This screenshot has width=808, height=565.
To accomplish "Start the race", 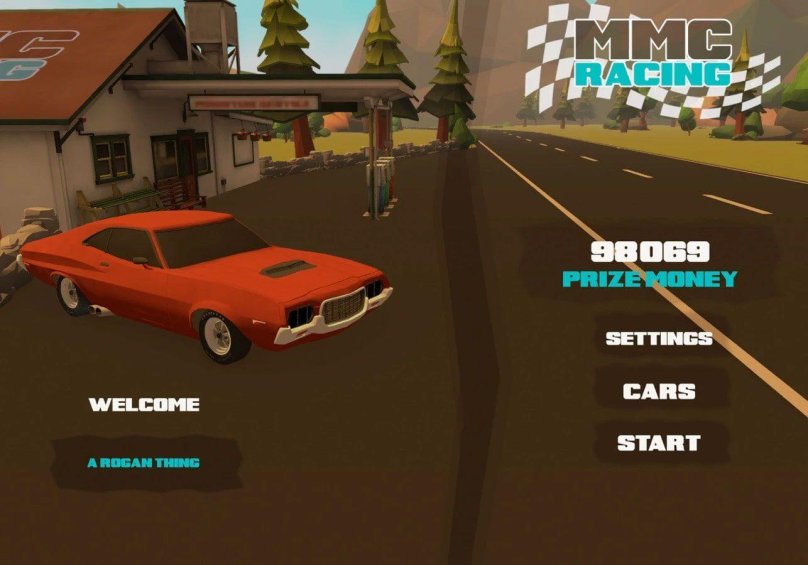I will pos(659,443).
